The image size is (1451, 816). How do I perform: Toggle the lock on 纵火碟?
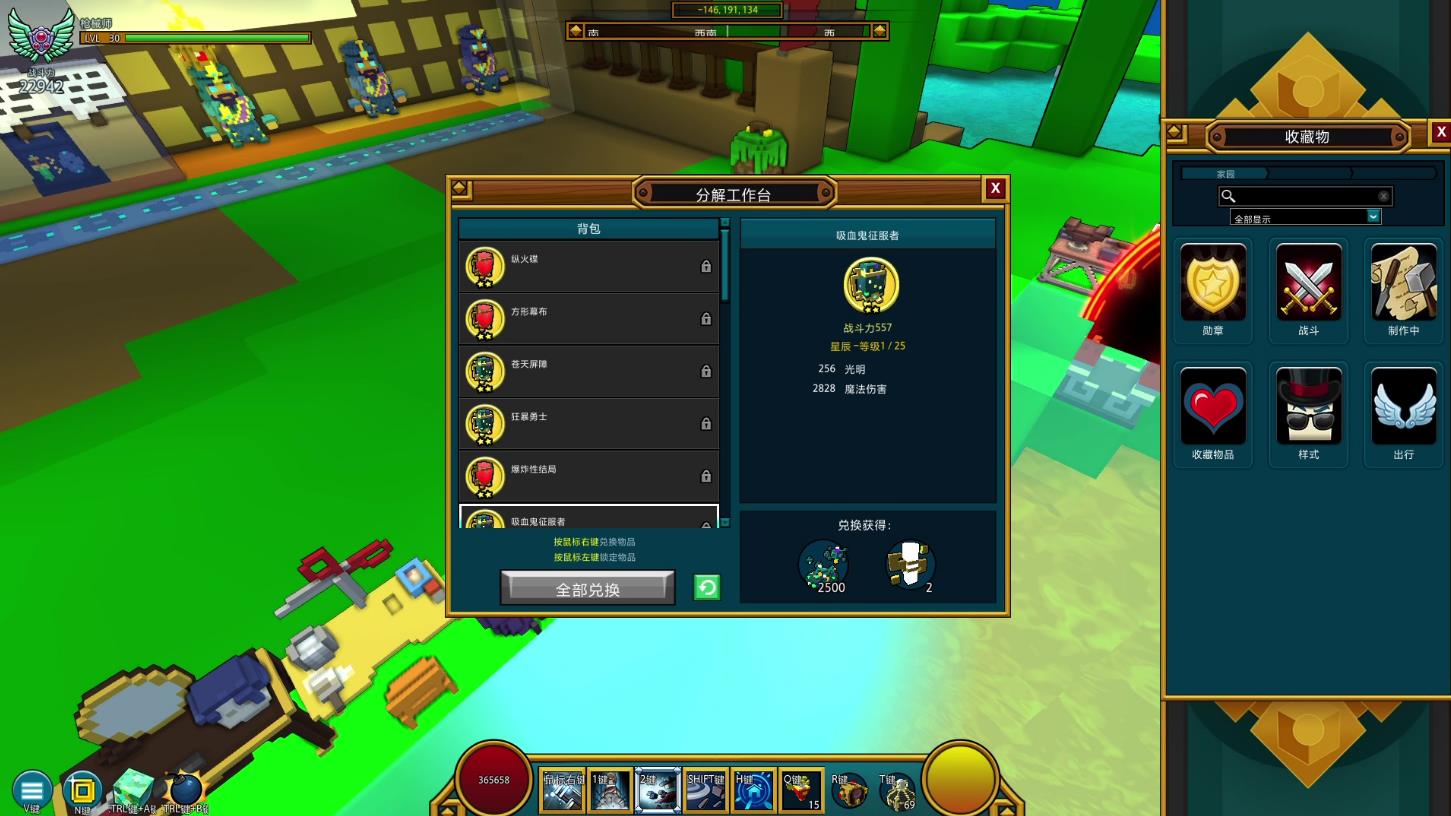click(706, 267)
